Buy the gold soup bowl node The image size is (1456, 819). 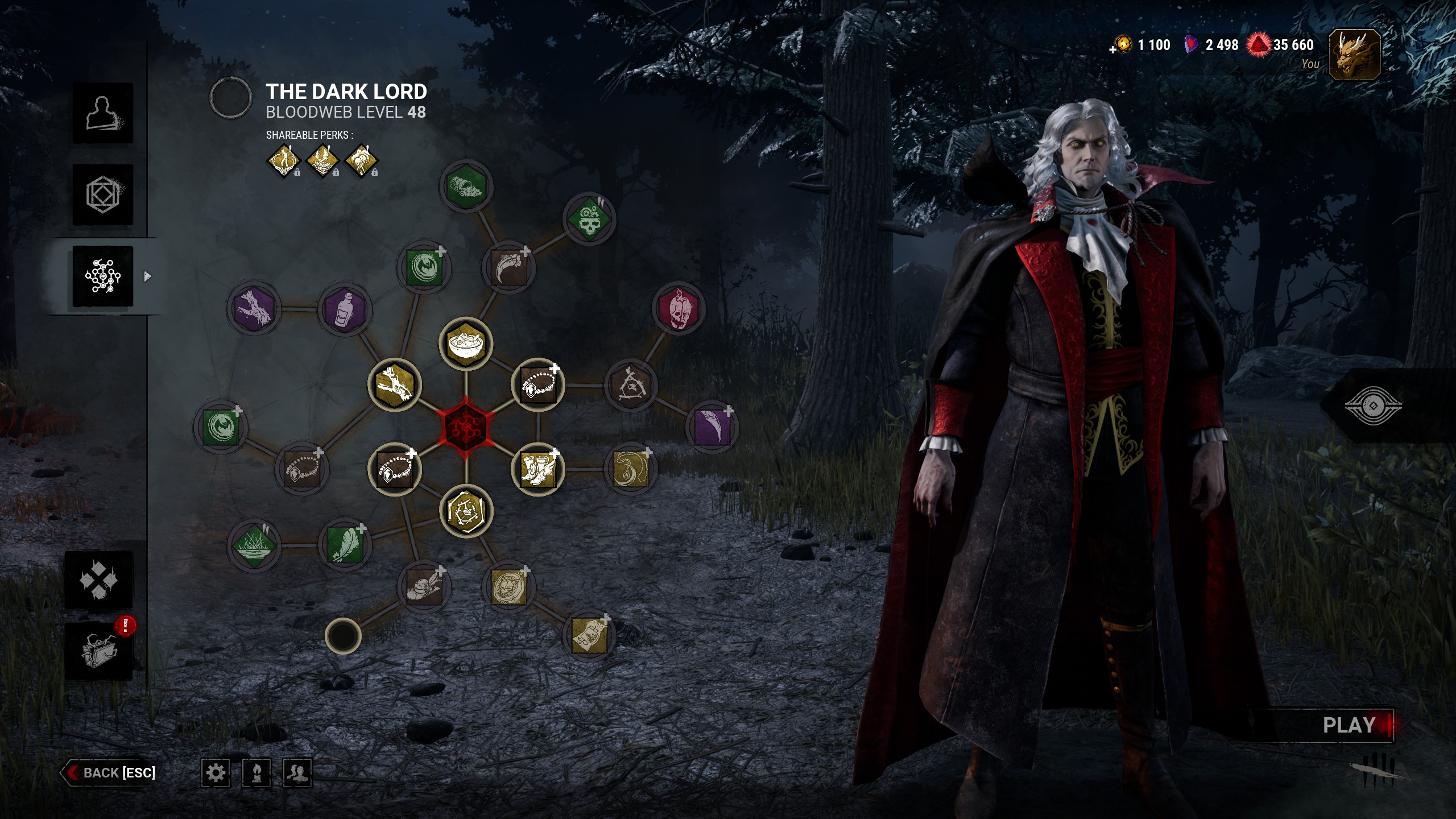point(466,344)
